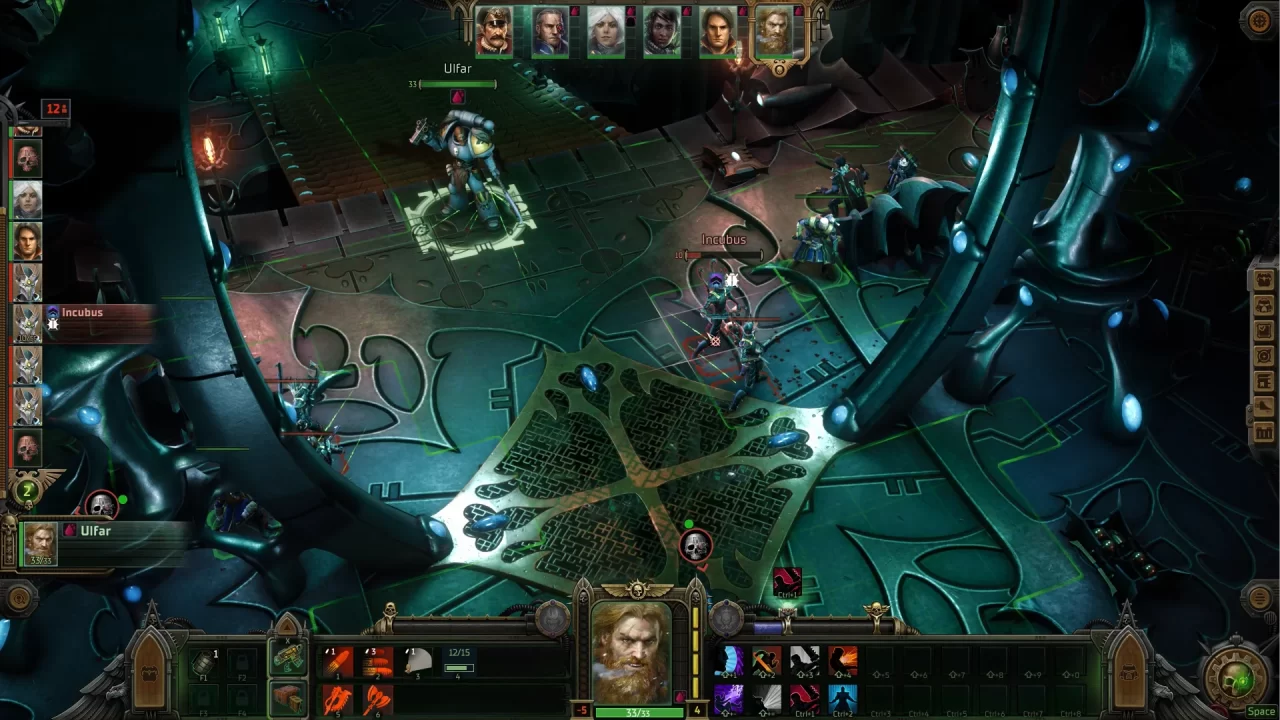
Task: Select the axe in weapon slot 6
Action: point(377,698)
